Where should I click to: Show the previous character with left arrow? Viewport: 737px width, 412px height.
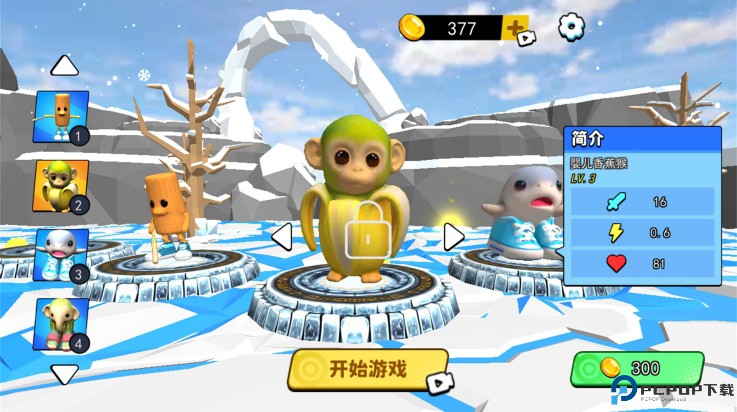click(x=282, y=237)
